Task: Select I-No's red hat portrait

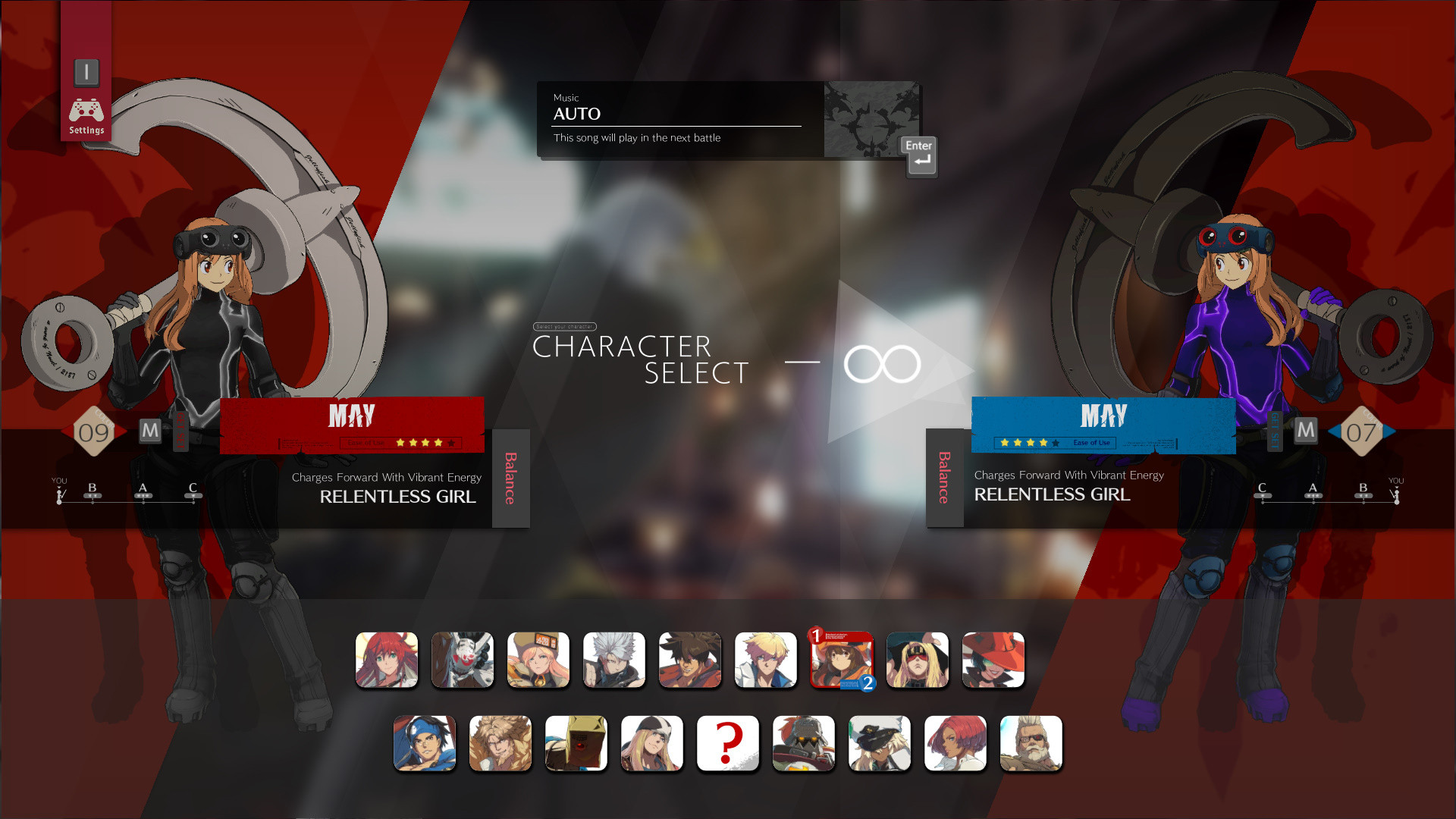Action: 993,660
